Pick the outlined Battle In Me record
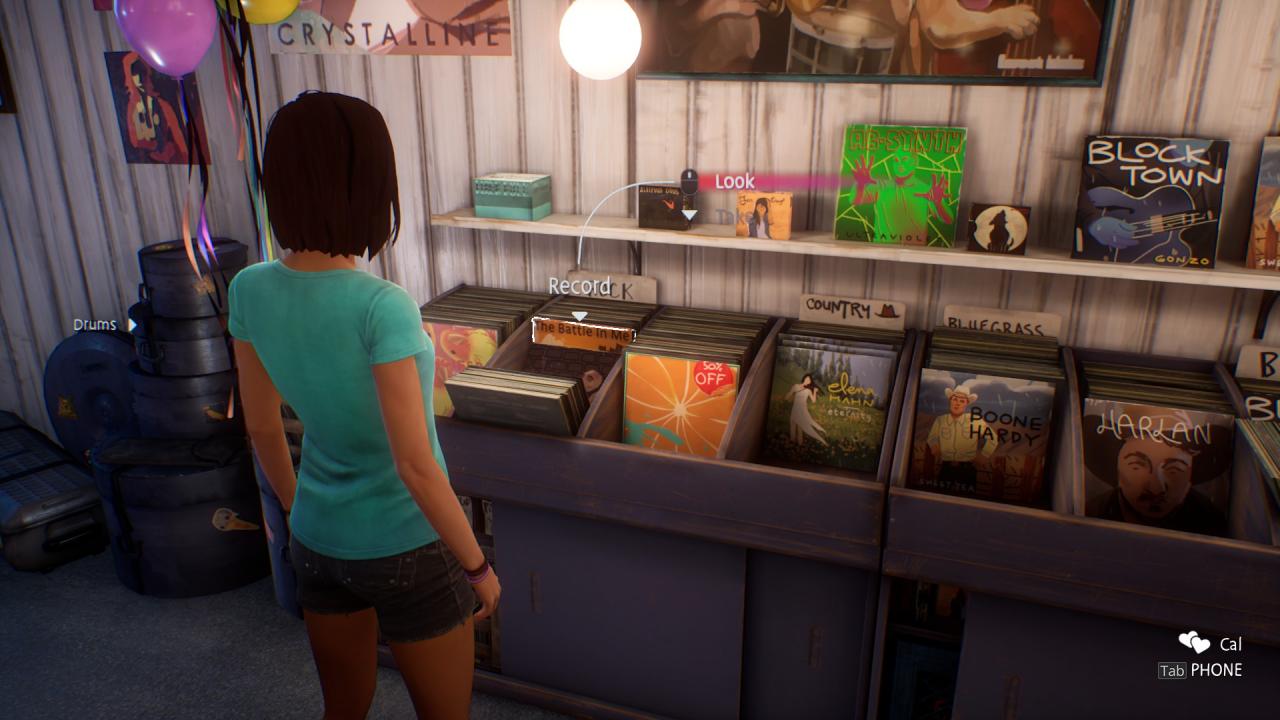 click(583, 333)
